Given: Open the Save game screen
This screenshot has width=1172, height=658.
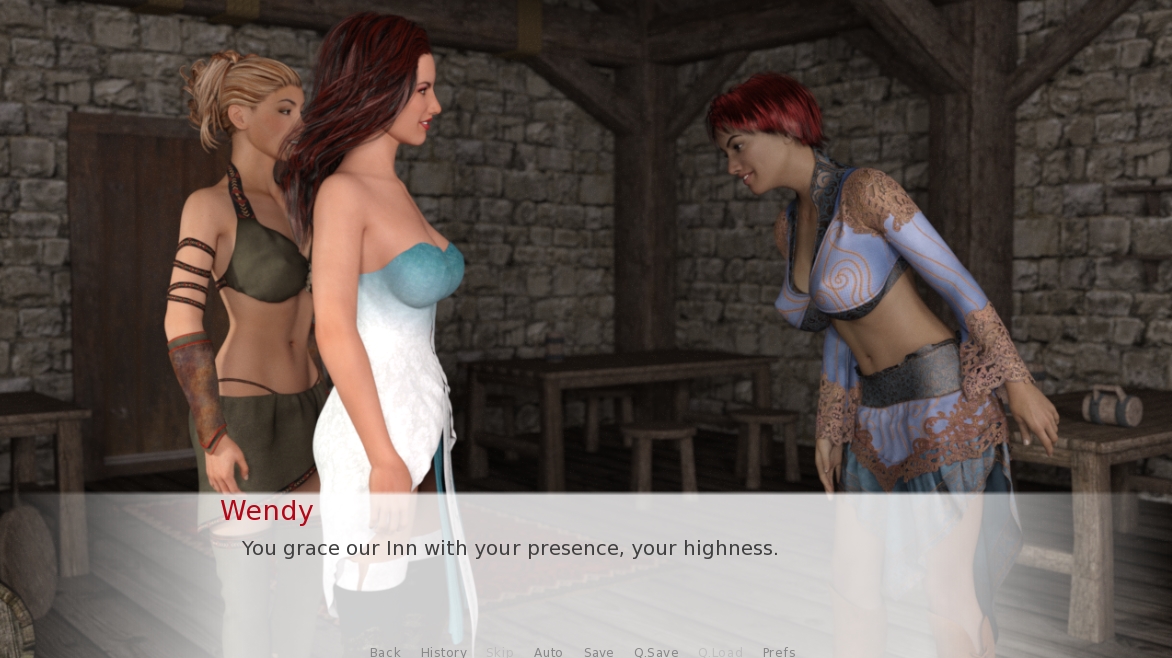Looking at the screenshot, I should (598, 652).
